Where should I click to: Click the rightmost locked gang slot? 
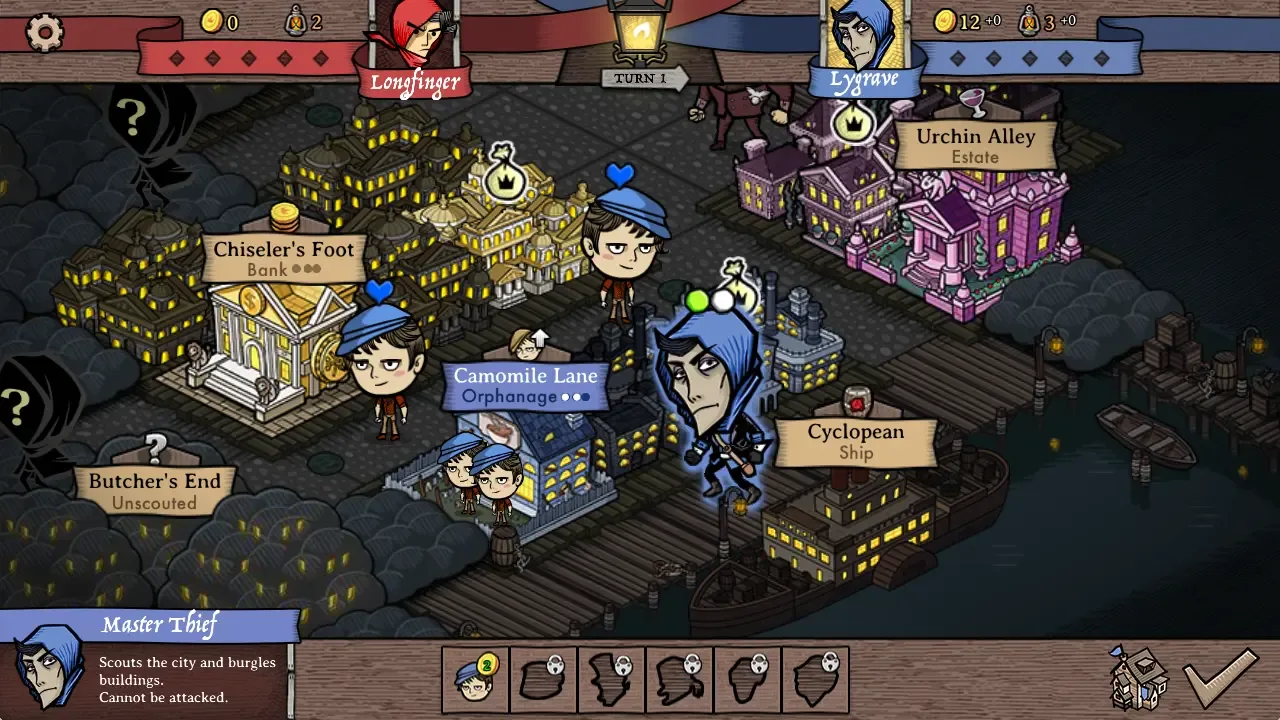[815, 679]
